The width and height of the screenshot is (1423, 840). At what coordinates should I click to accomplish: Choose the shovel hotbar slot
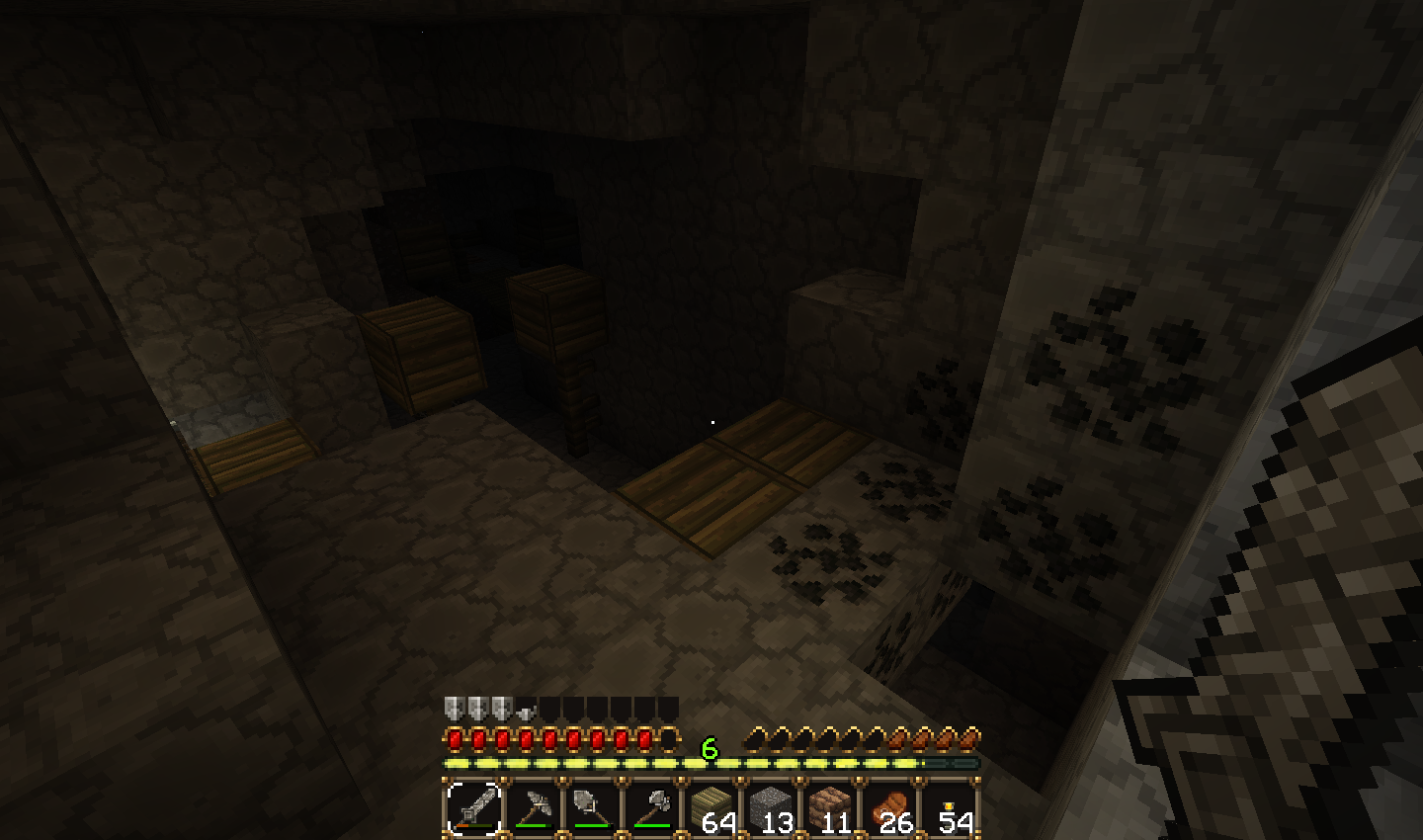pos(593,808)
